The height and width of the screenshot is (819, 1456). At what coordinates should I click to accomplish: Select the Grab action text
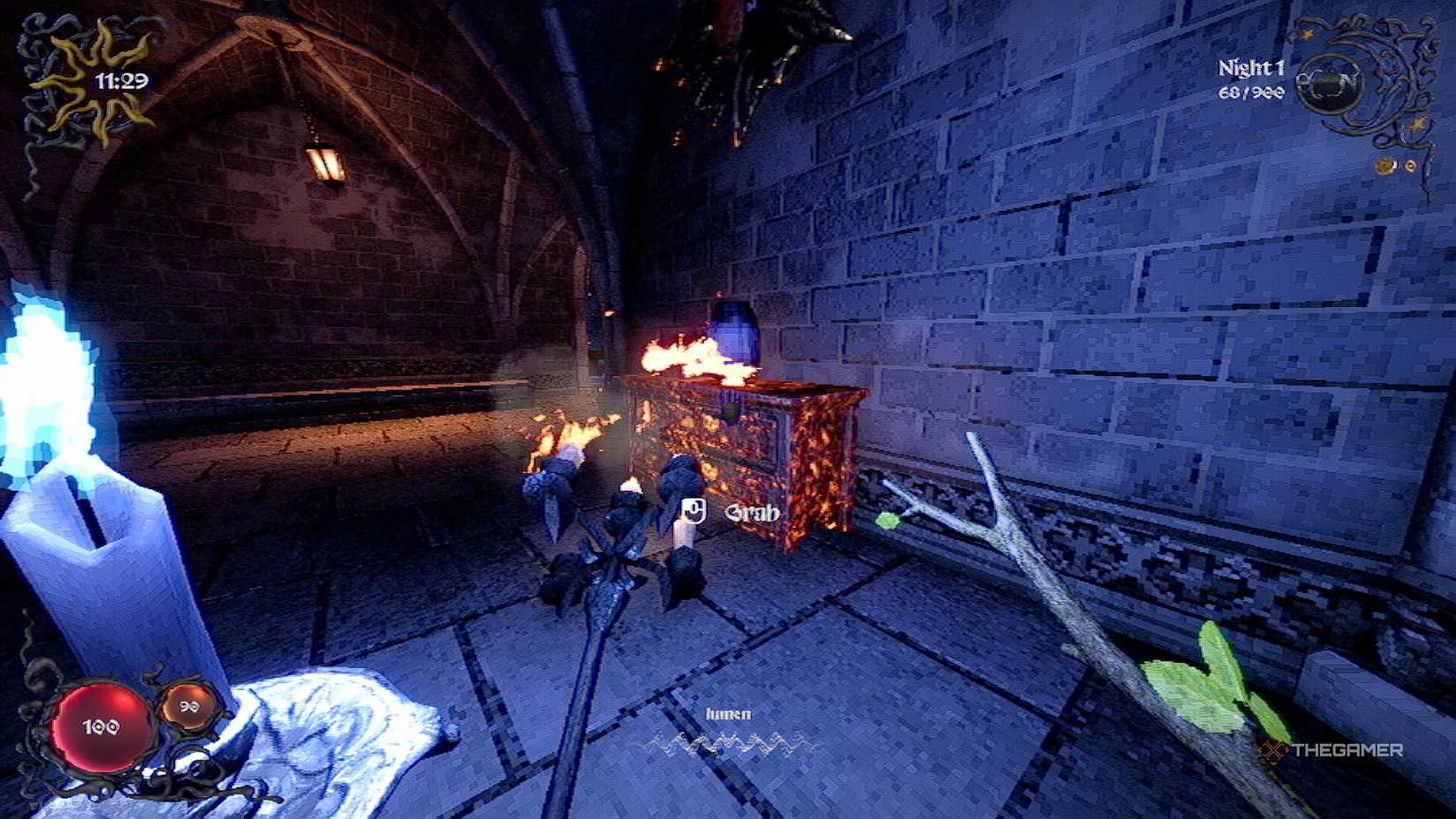point(752,511)
